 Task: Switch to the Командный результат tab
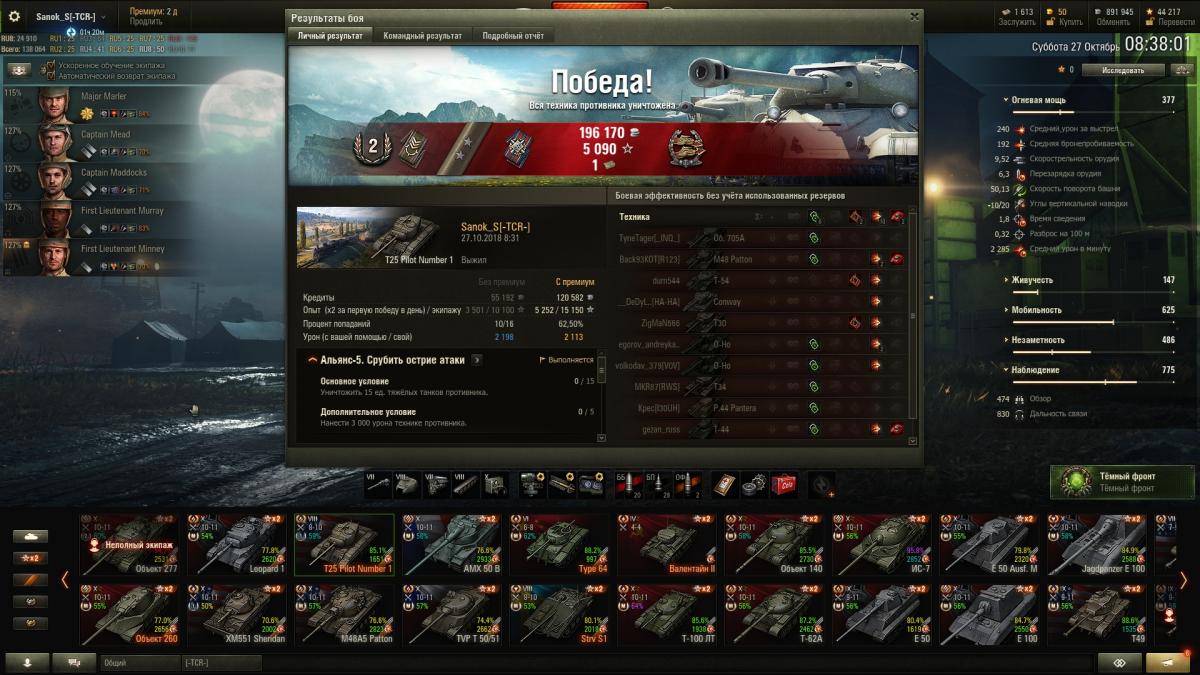click(x=422, y=36)
